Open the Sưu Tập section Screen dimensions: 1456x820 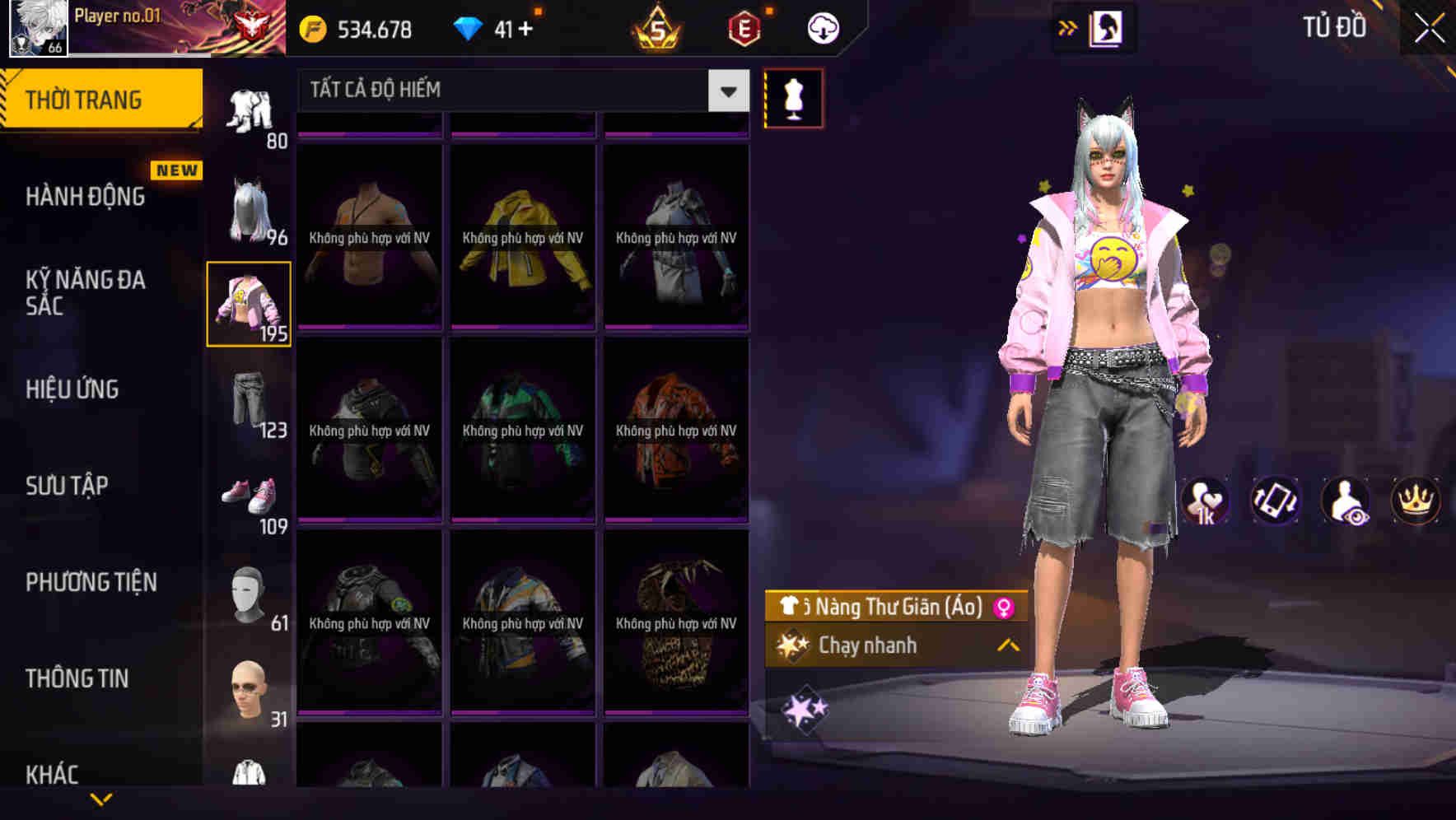point(68,486)
